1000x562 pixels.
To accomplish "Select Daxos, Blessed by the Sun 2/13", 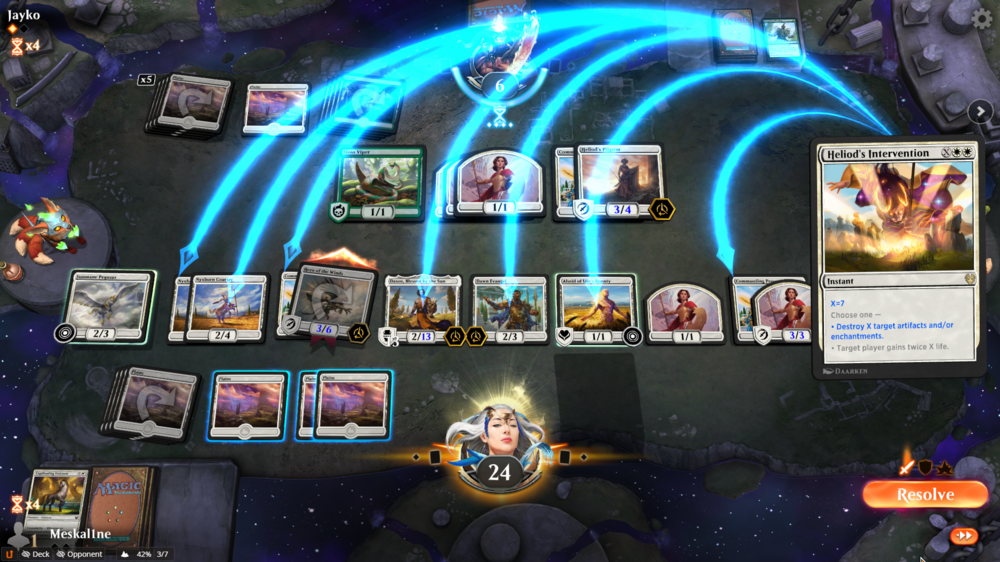I will (x=422, y=308).
